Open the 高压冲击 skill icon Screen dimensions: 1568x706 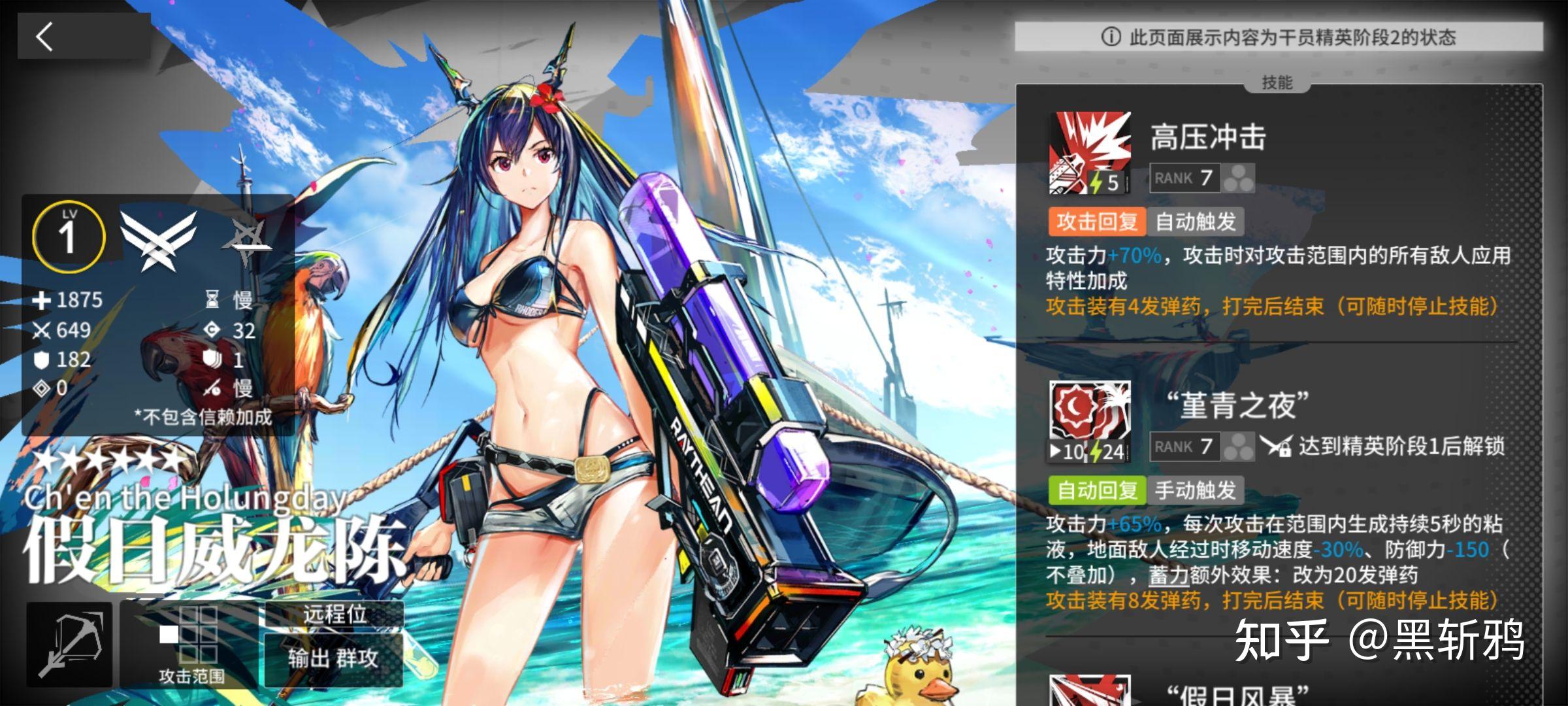(x=1090, y=154)
